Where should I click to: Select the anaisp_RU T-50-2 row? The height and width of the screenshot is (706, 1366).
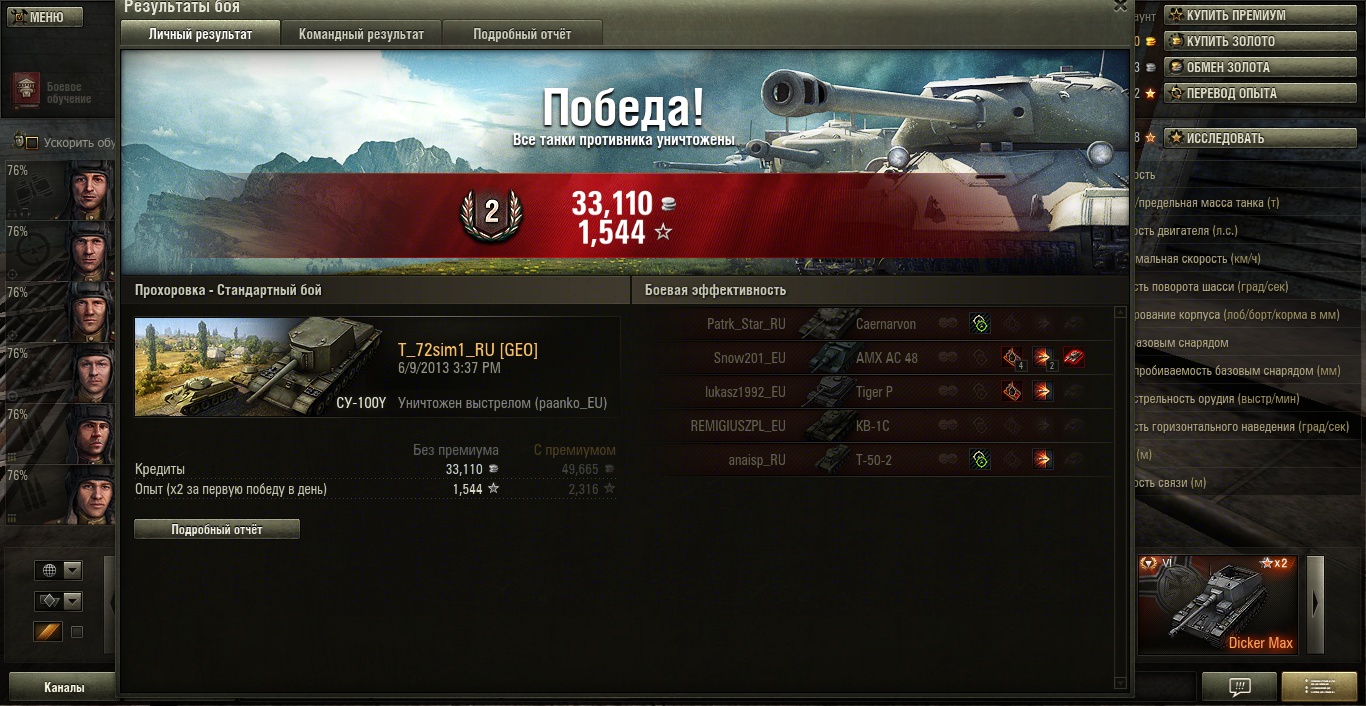coord(875,460)
